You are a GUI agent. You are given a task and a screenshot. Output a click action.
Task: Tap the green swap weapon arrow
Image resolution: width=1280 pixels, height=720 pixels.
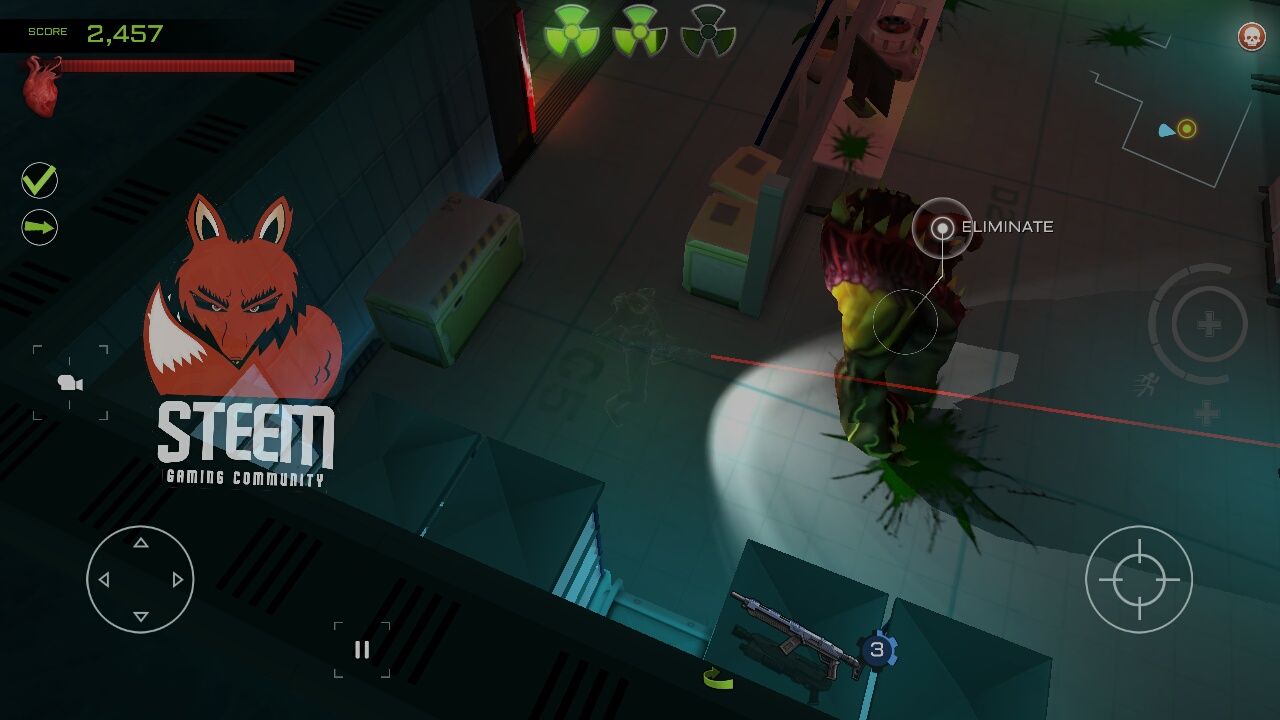718,678
